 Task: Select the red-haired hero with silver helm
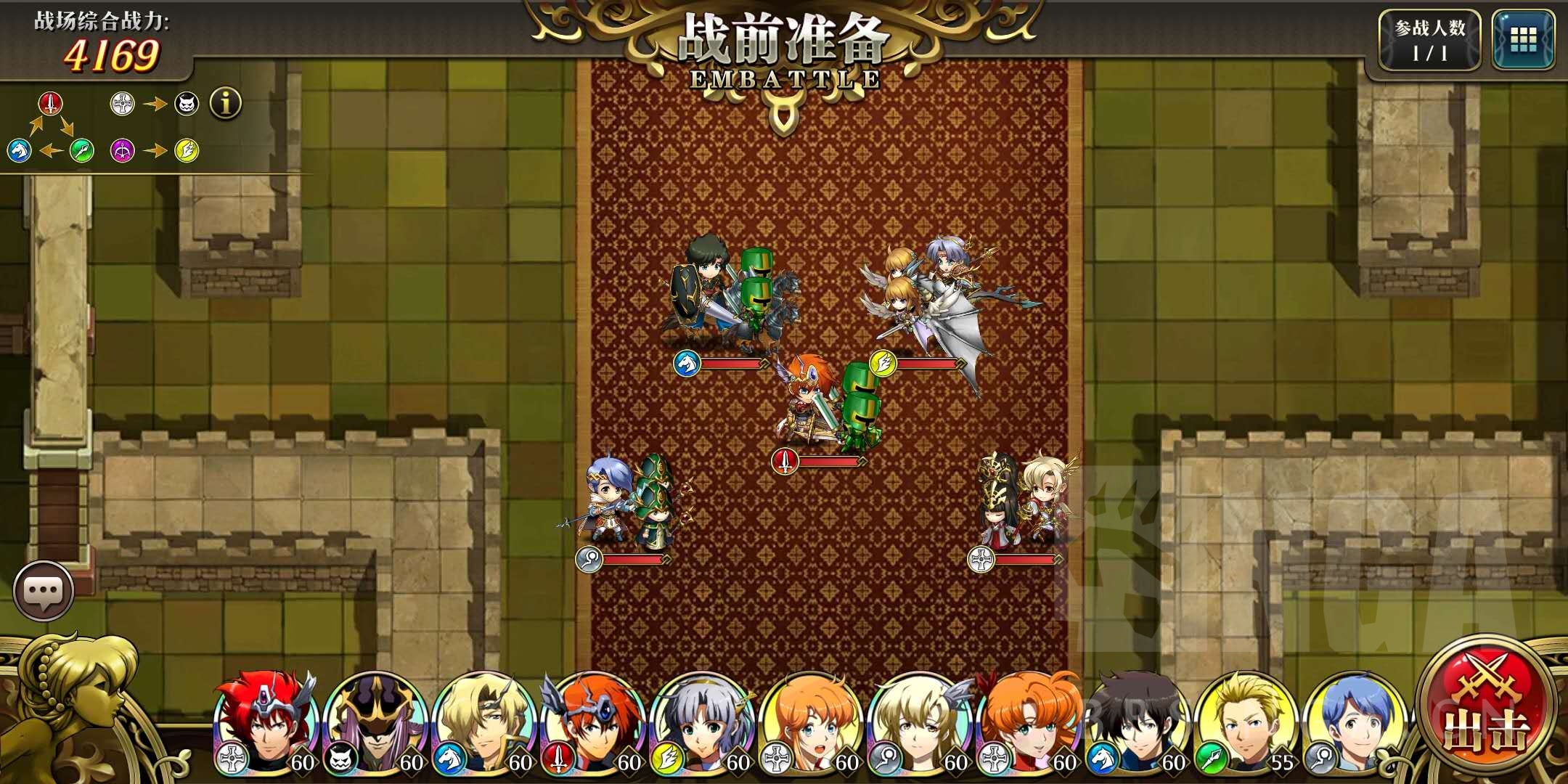(267, 723)
